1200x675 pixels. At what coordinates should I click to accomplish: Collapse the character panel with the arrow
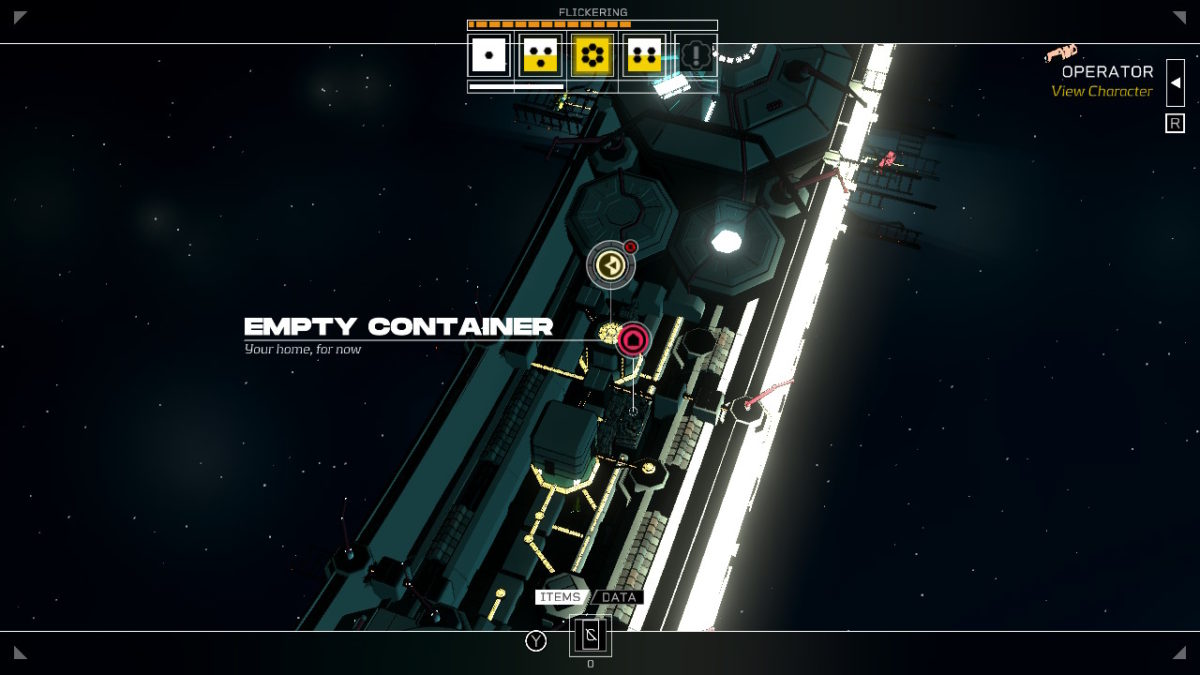pyautogui.click(x=1175, y=82)
